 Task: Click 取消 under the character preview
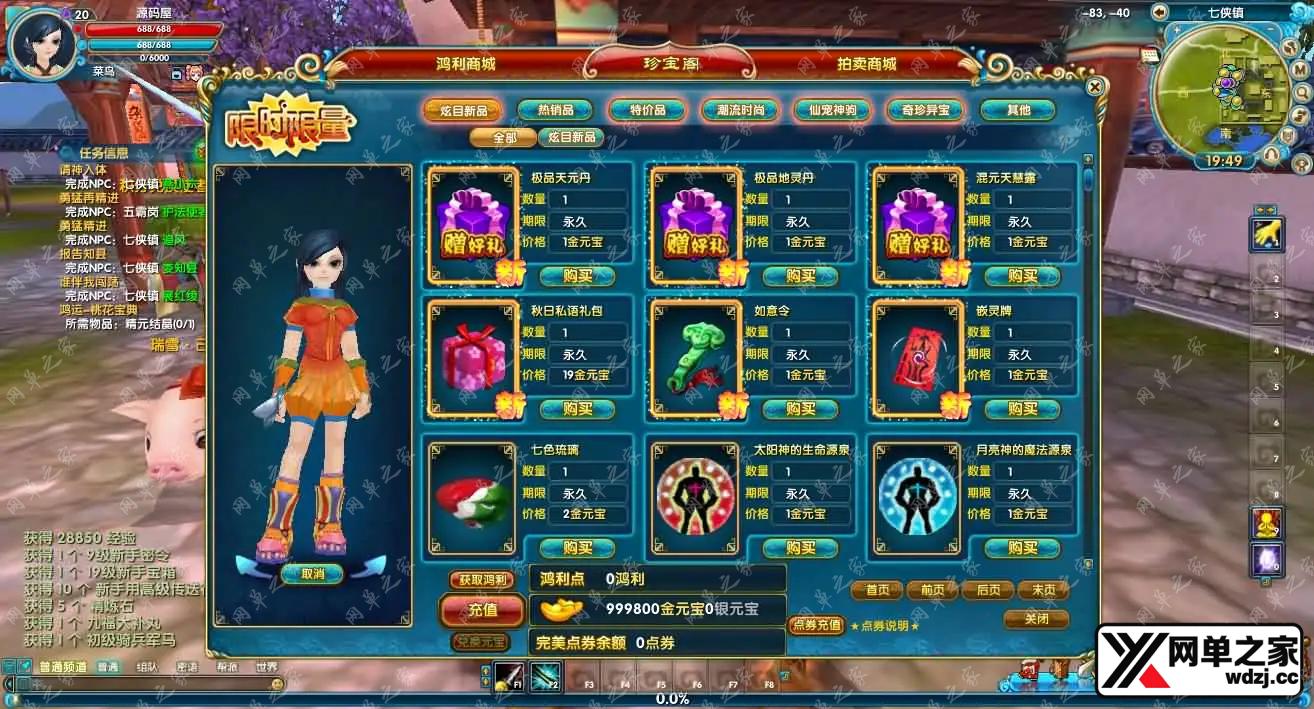tap(312, 574)
